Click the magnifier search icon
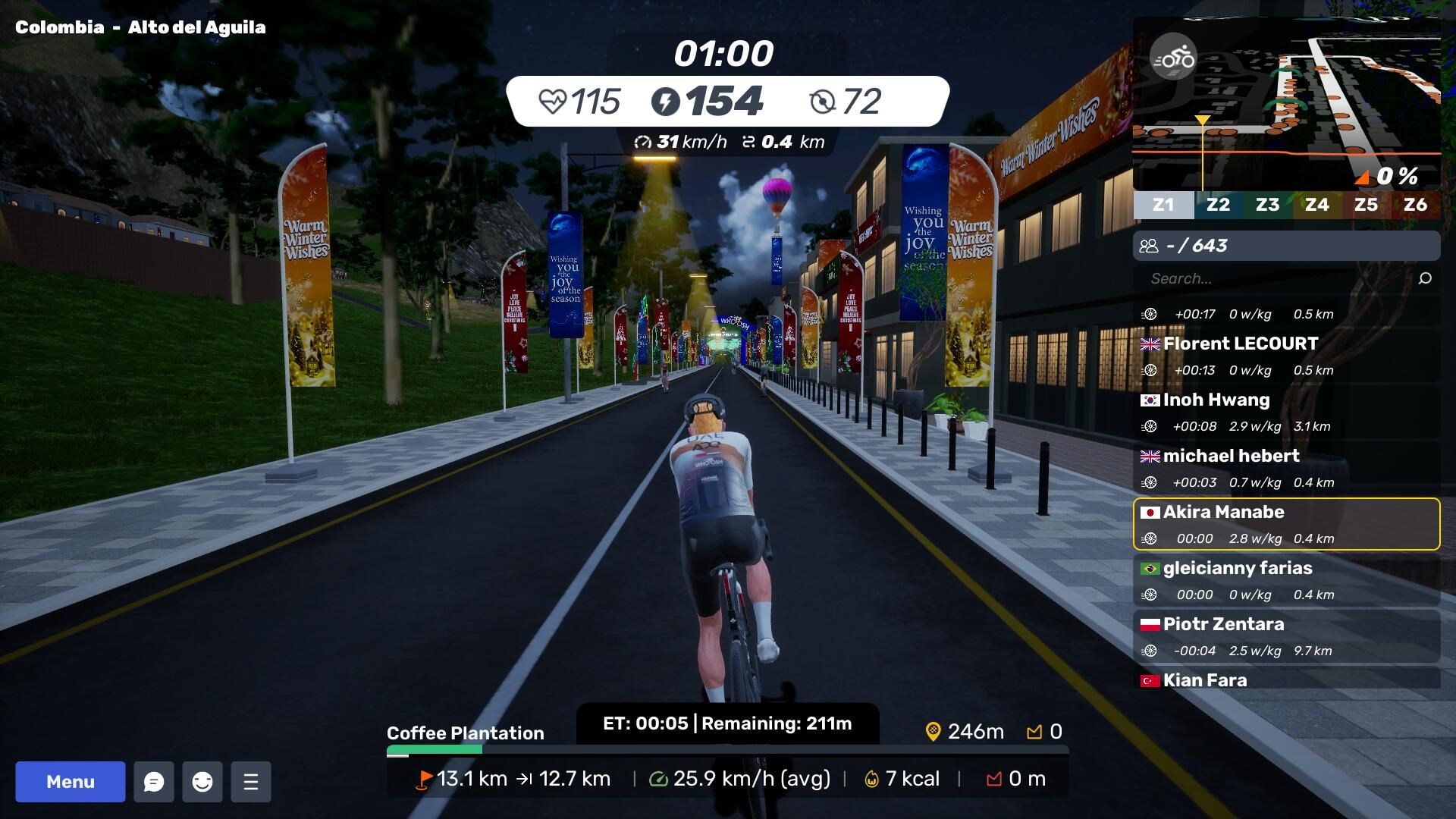The height and width of the screenshot is (819, 1456). tap(1425, 278)
